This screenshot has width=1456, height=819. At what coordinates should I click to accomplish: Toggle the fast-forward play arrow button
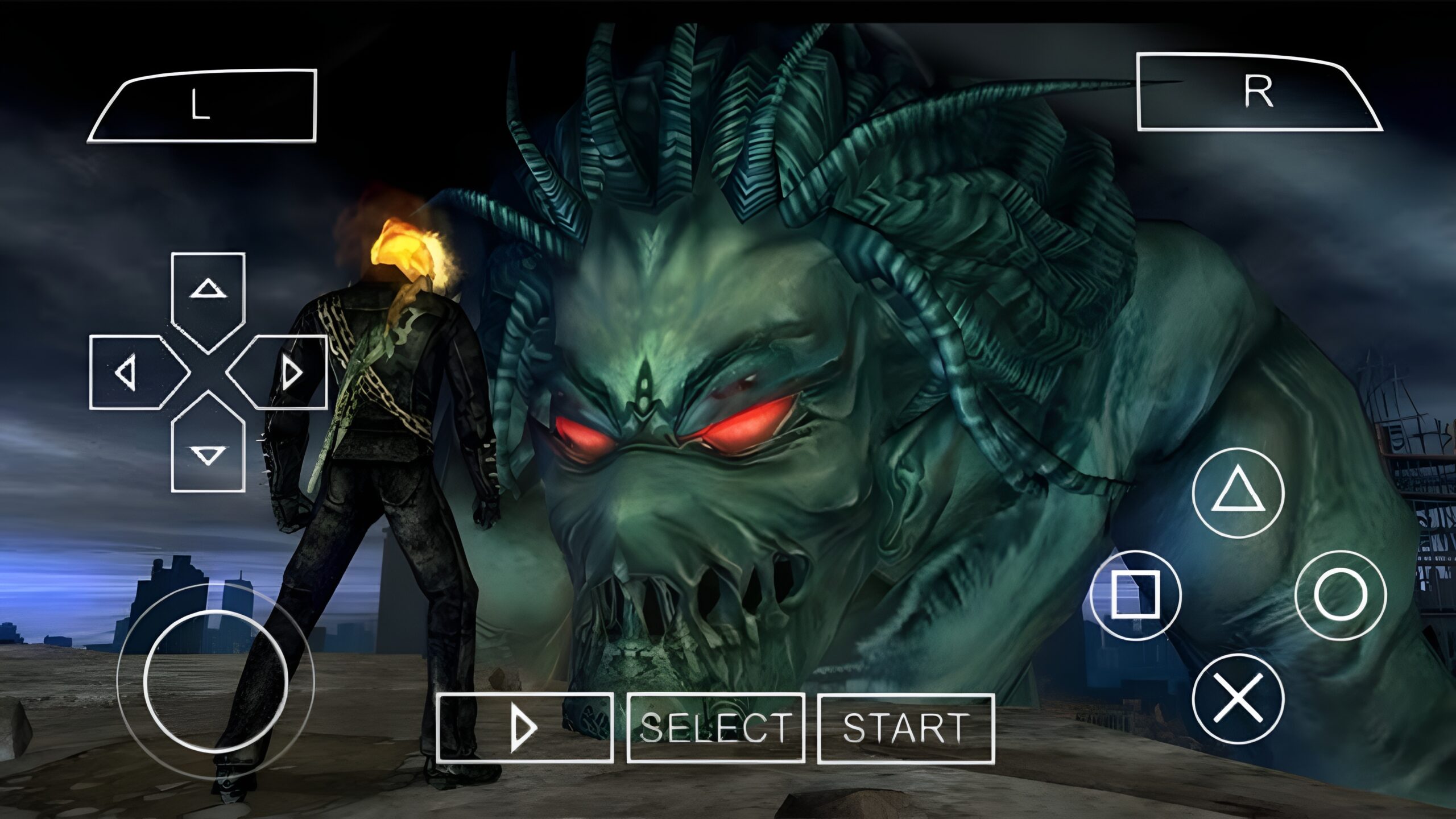coord(524,728)
